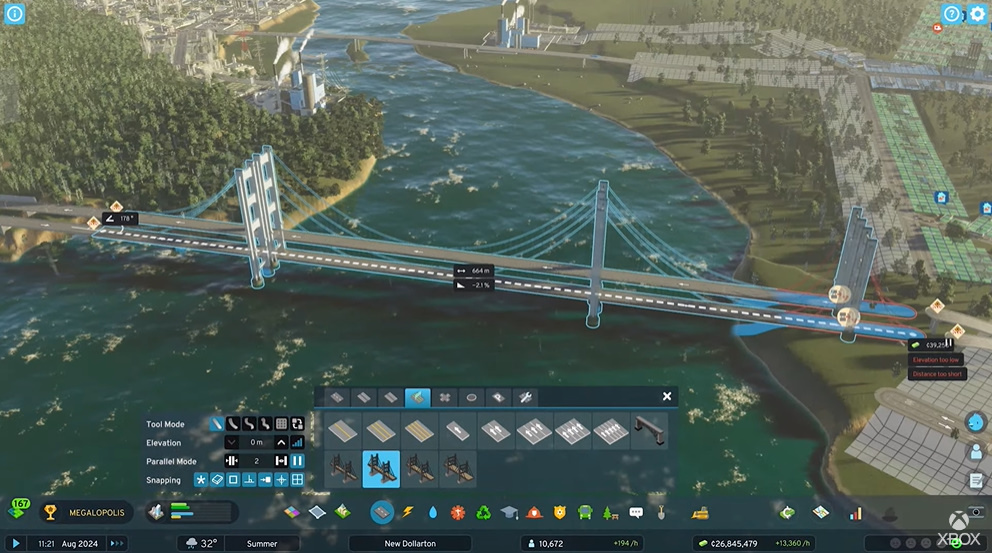Open the settings gear menu
Viewport: 992px width, 553px height.
(x=977, y=14)
